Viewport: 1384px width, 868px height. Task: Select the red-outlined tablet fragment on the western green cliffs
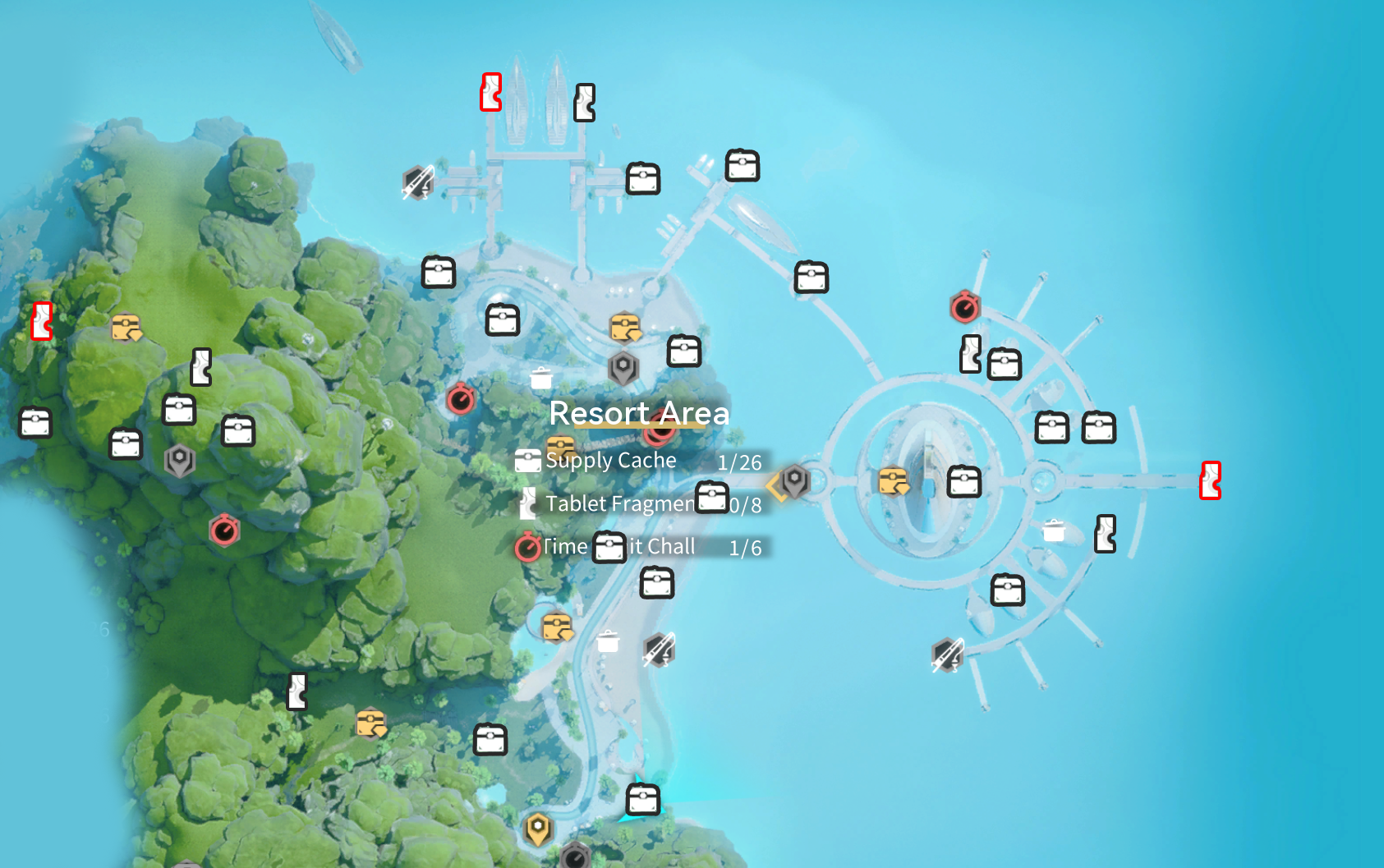(x=39, y=322)
